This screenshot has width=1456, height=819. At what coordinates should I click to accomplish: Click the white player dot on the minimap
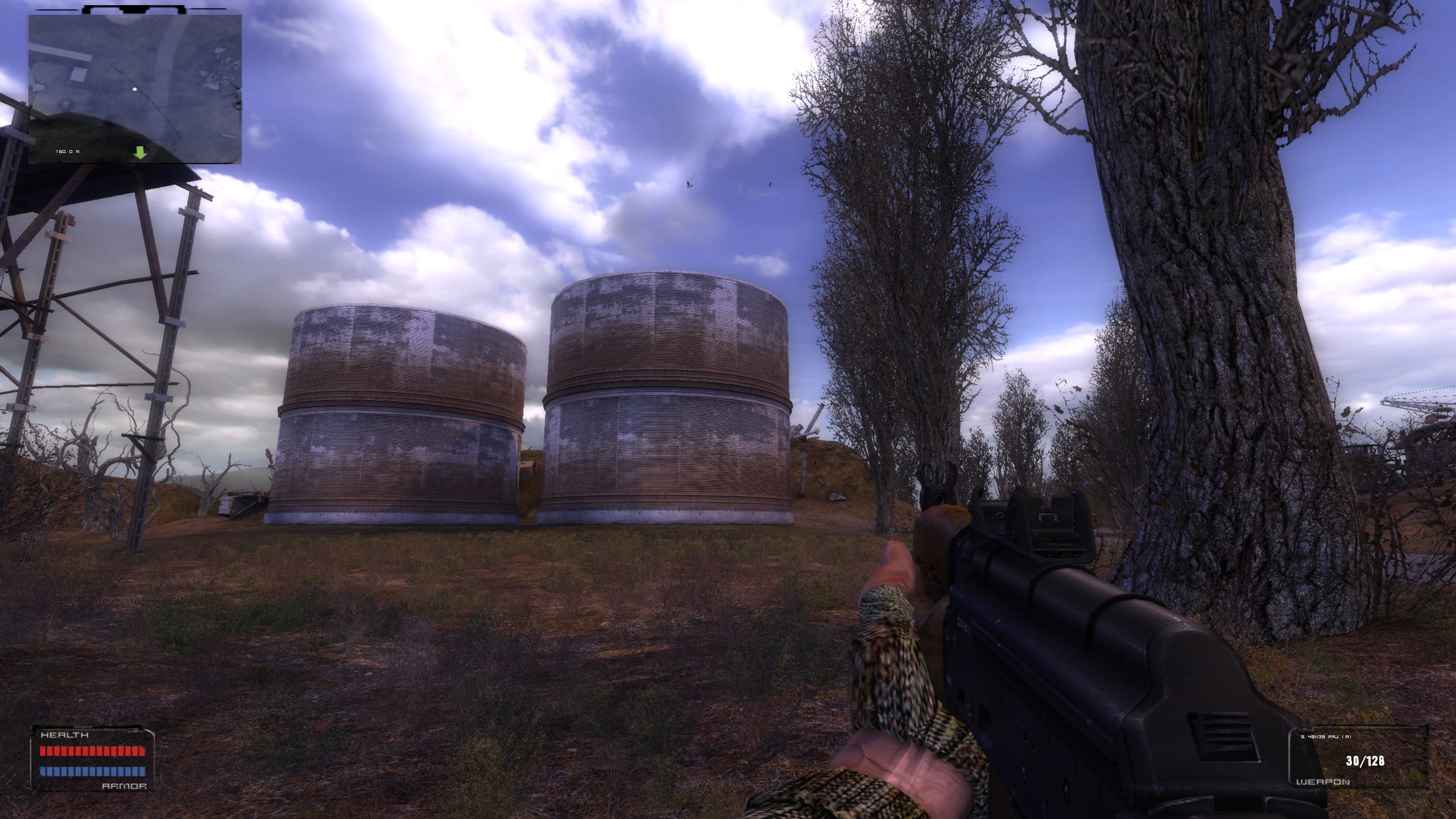[x=135, y=89]
